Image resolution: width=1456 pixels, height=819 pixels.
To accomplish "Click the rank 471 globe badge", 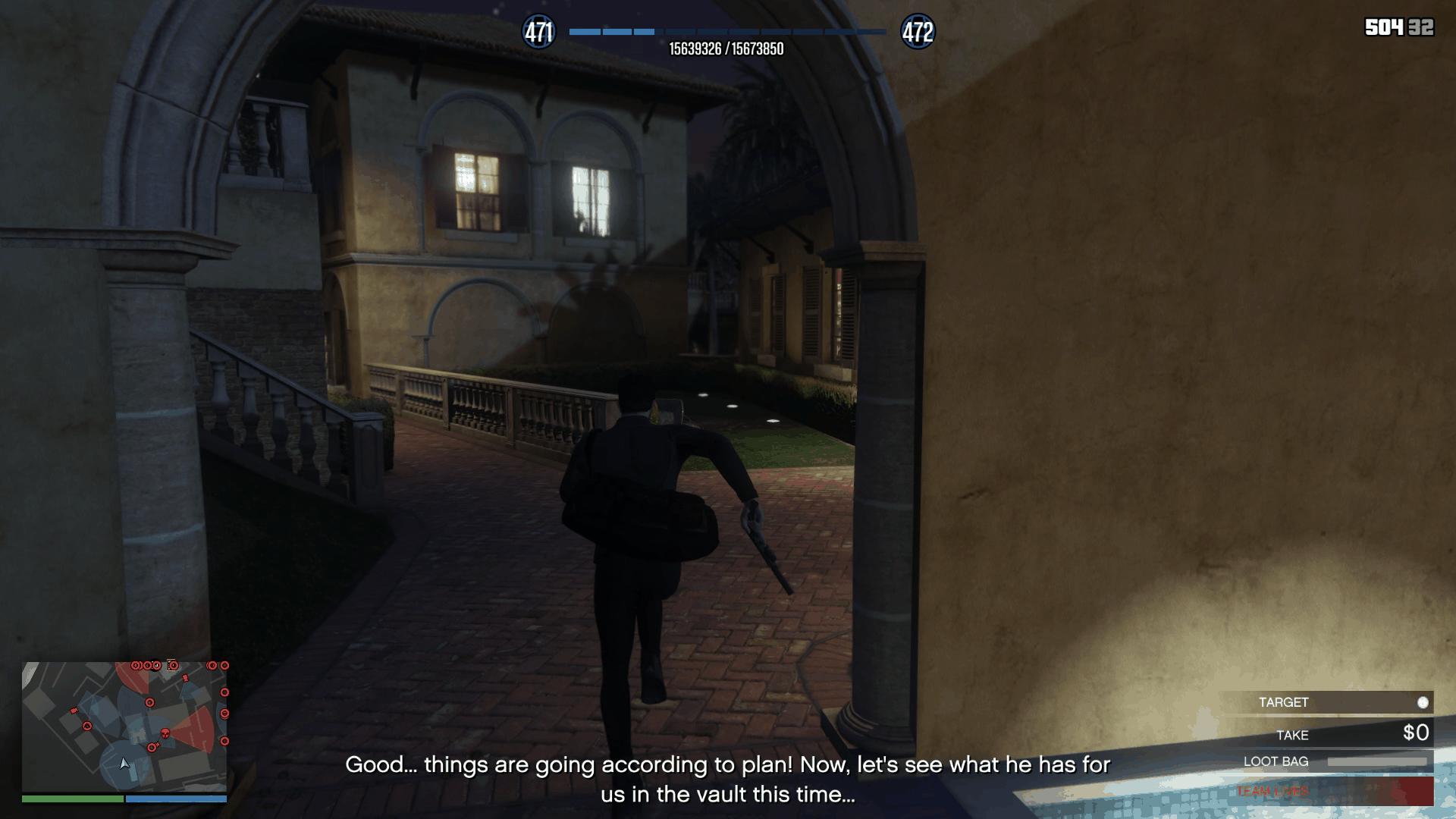I will (539, 32).
